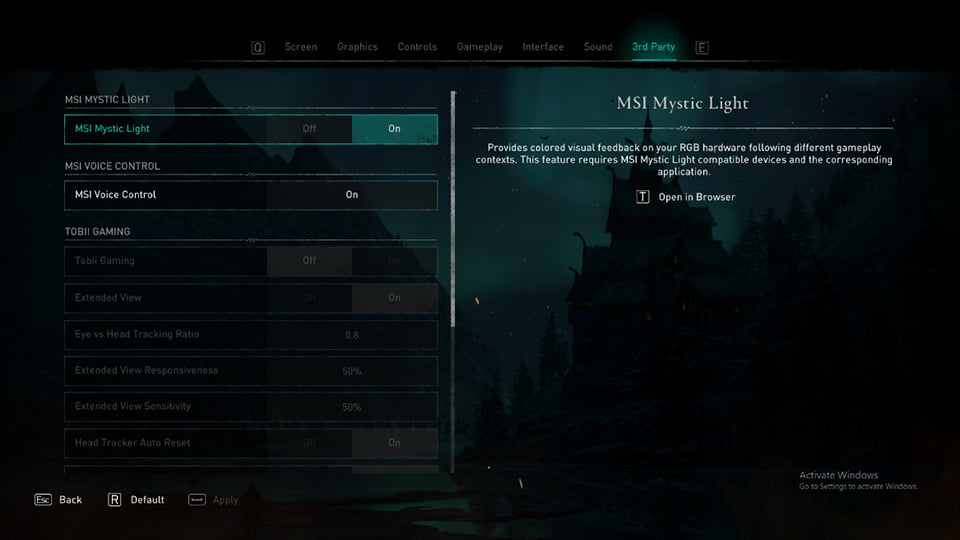Turn MSI Mystic Light off
The height and width of the screenshot is (540, 960).
click(309, 129)
